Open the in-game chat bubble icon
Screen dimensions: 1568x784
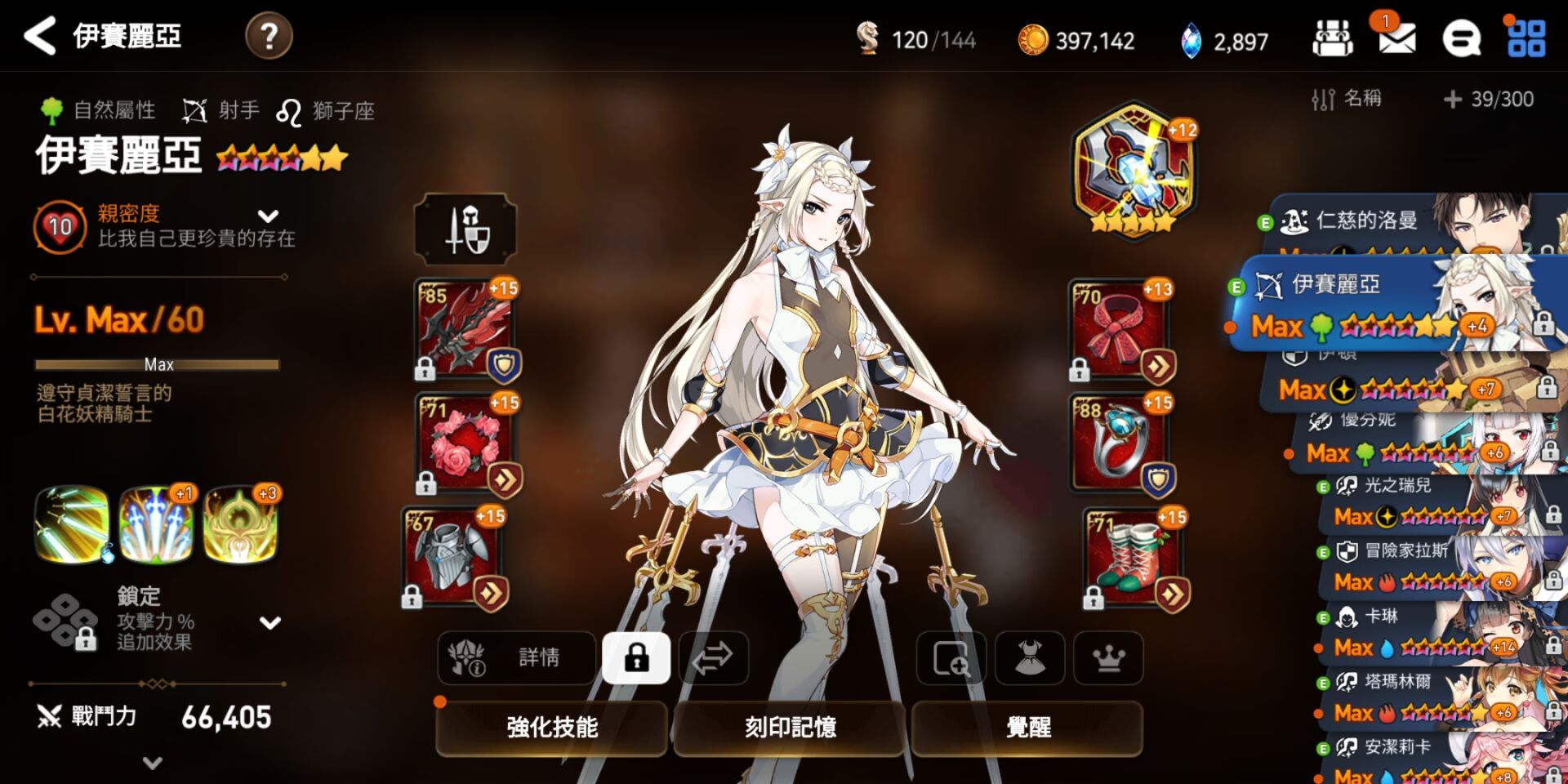coord(1463,38)
